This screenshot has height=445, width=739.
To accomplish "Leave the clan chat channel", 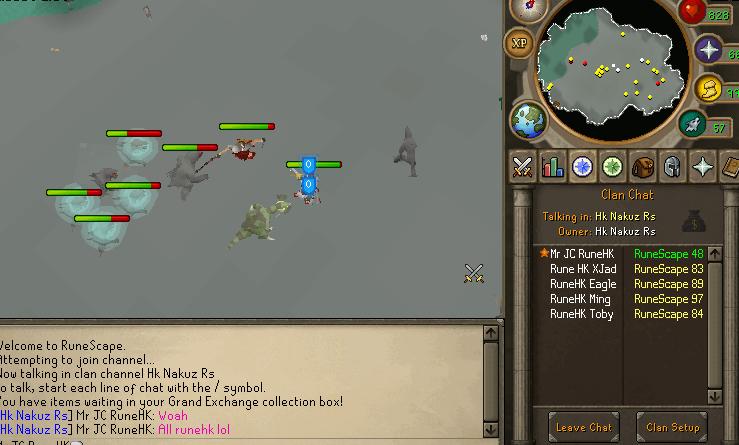I will (x=585, y=427).
